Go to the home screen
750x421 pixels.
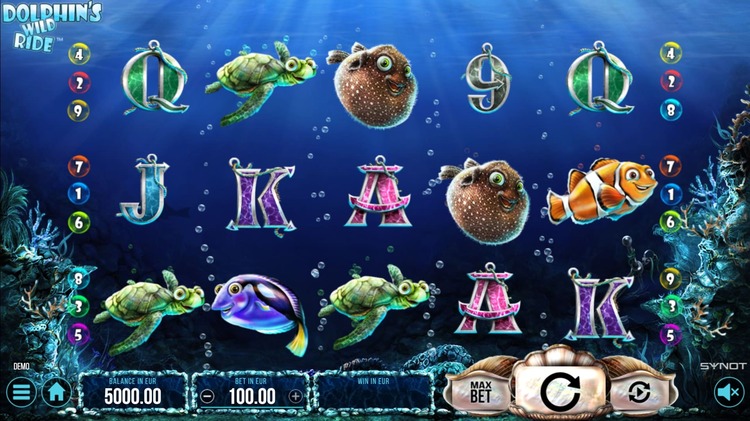tap(57, 392)
